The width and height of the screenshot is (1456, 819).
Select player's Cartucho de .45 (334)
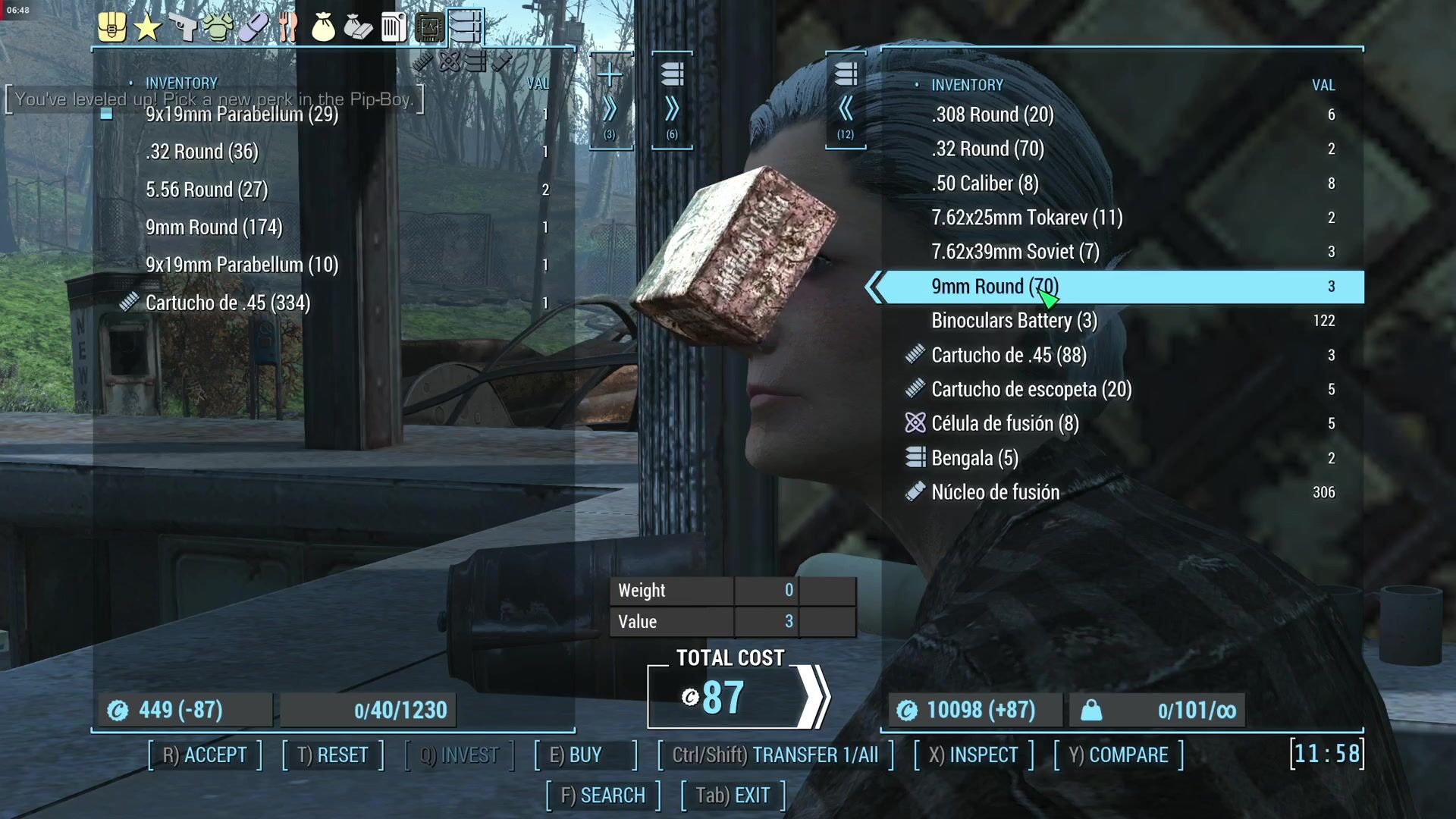[227, 303]
